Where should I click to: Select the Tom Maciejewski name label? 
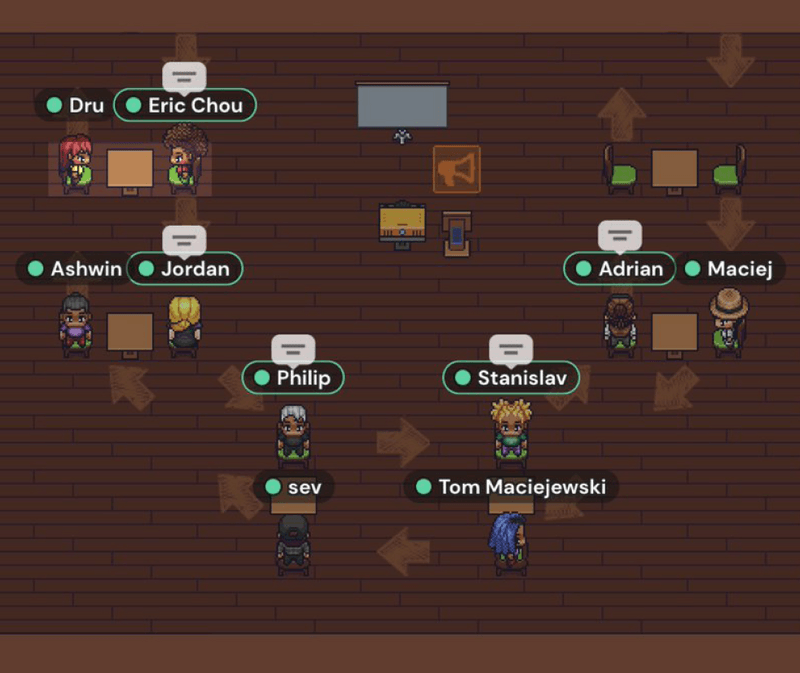coord(511,487)
